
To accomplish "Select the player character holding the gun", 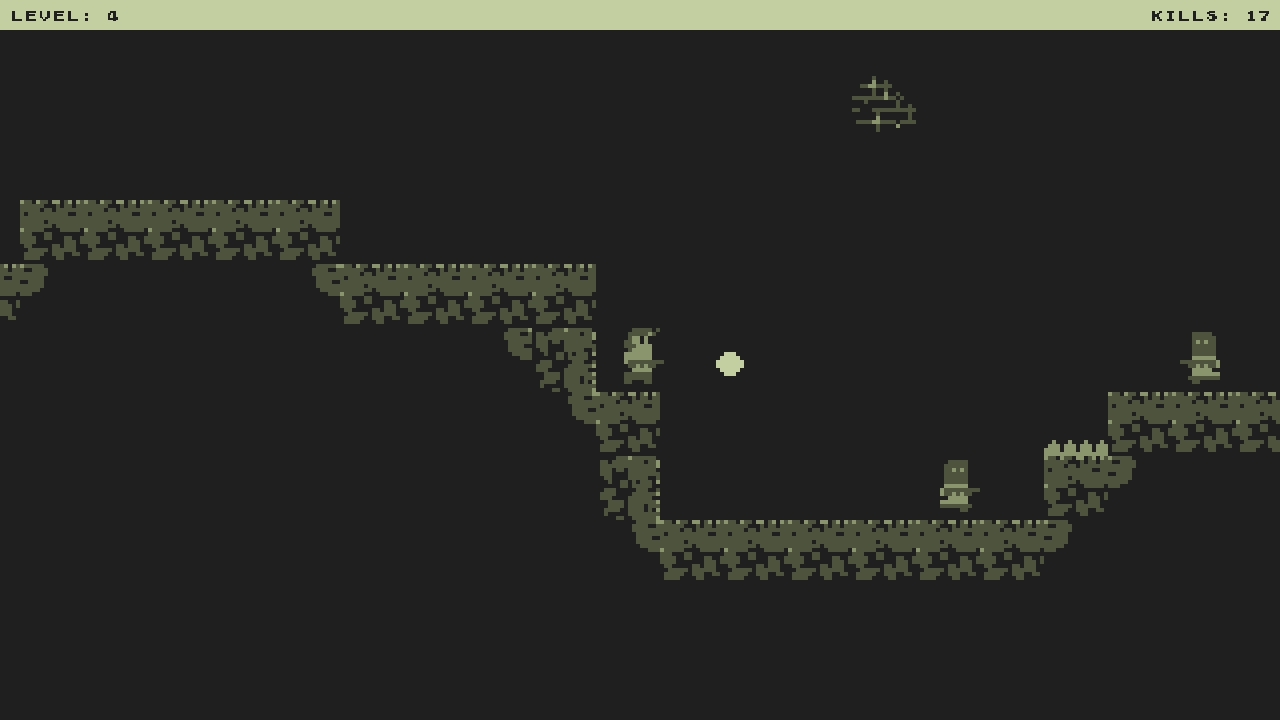I will pos(640,355).
